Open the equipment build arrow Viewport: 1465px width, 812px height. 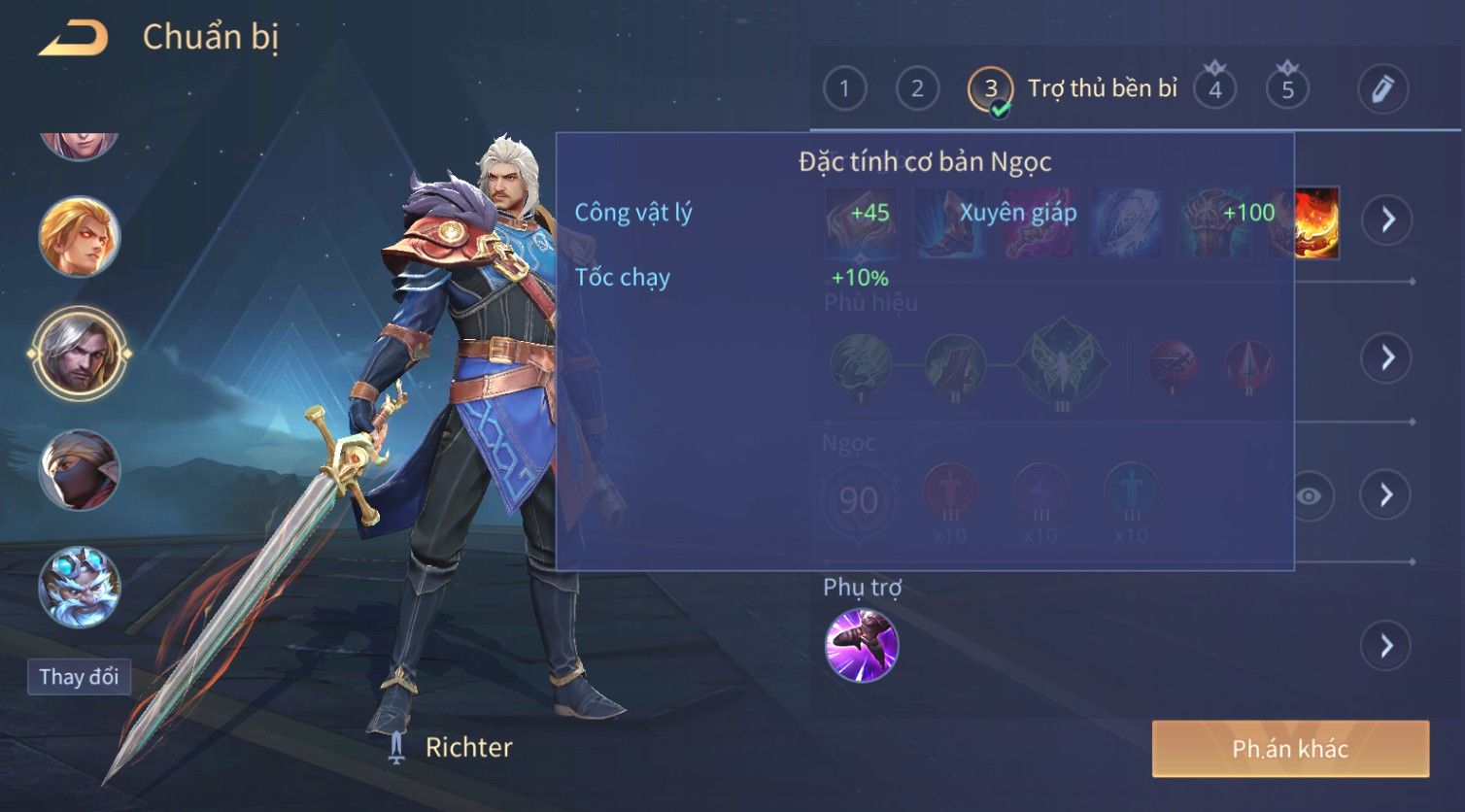pos(1386,220)
